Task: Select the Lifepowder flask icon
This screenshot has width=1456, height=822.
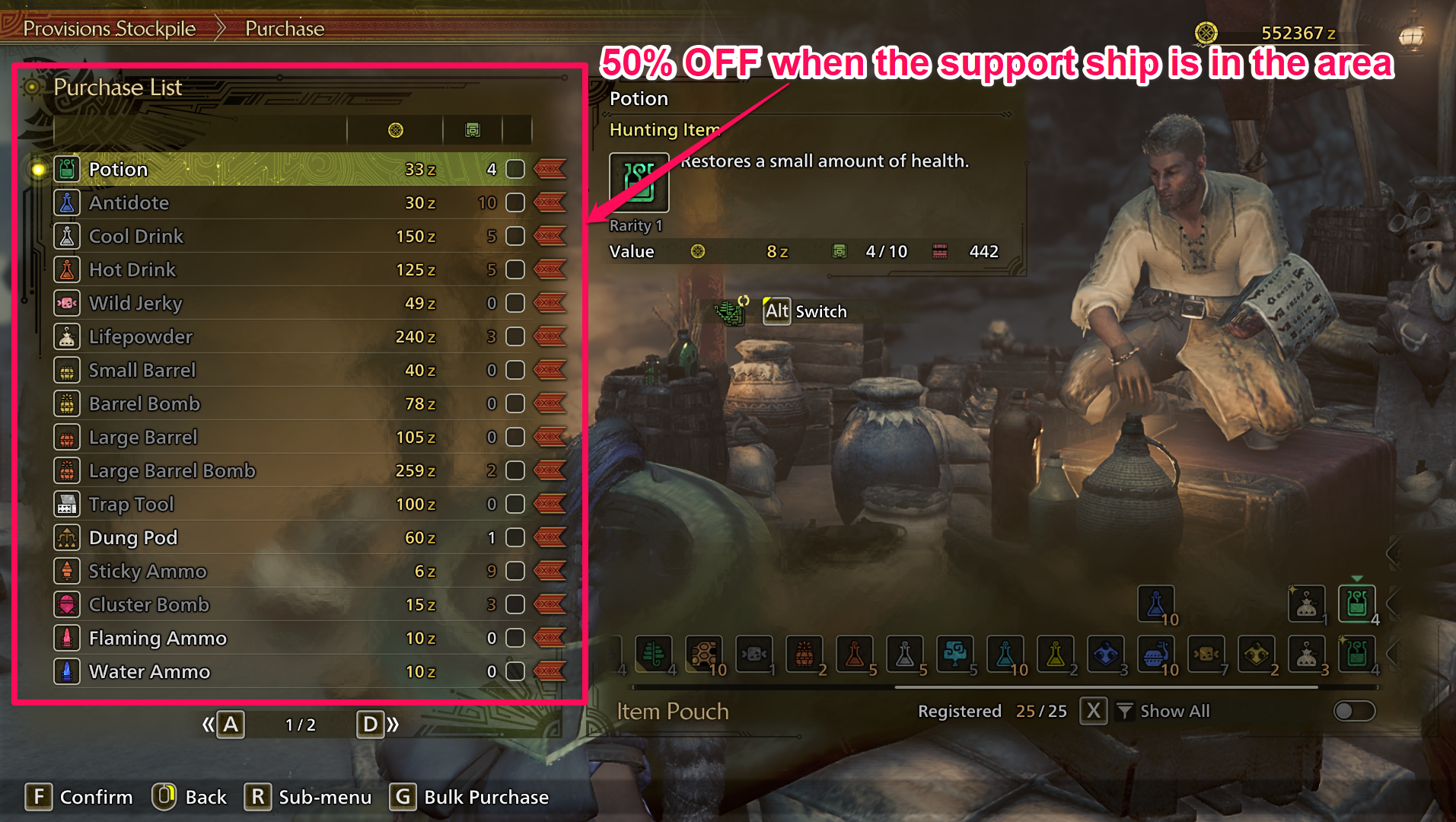Action: click(x=67, y=336)
